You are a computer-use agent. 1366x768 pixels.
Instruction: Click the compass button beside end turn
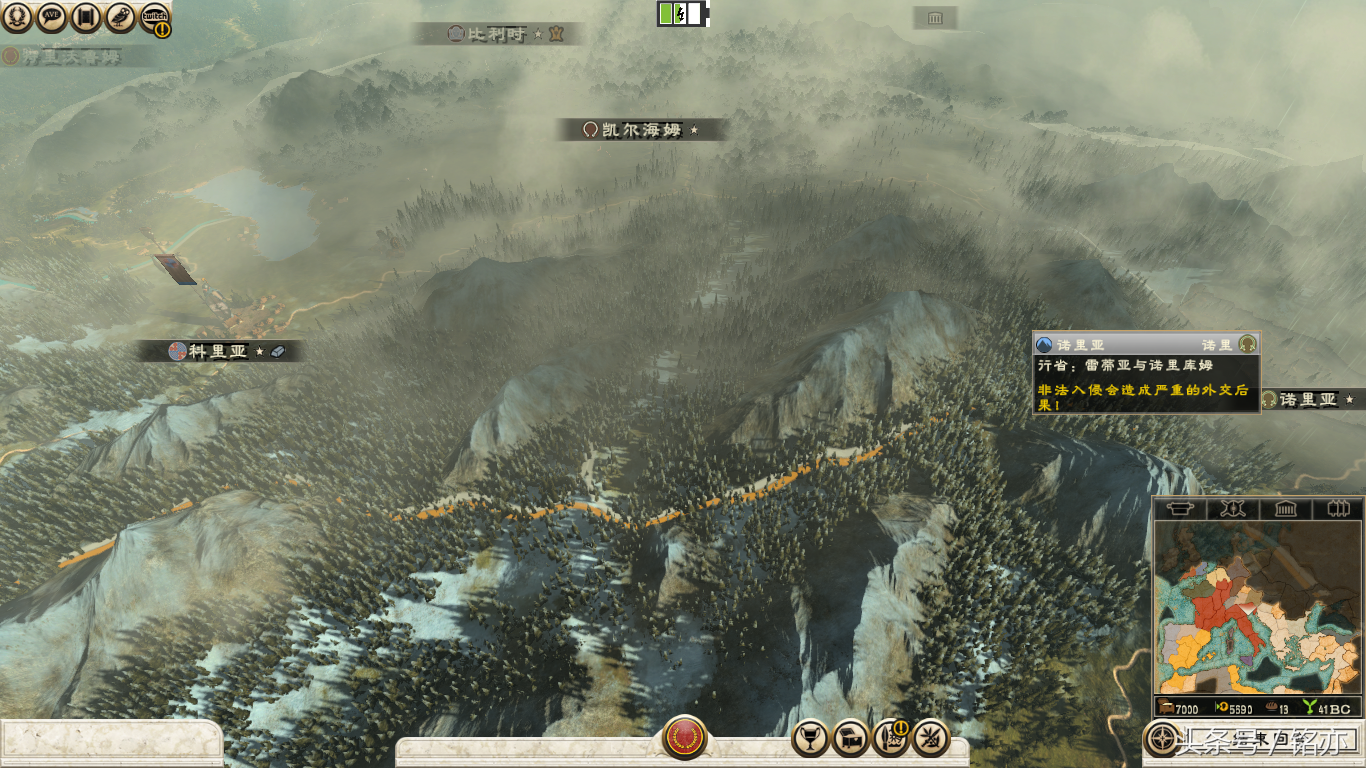click(x=1163, y=739)
